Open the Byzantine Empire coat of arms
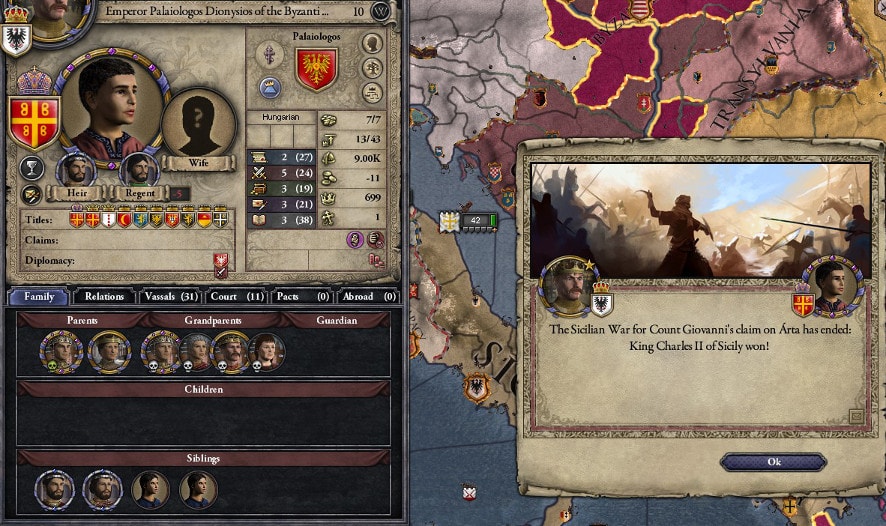This screenshot has width=886, height=526. point(33,122)
